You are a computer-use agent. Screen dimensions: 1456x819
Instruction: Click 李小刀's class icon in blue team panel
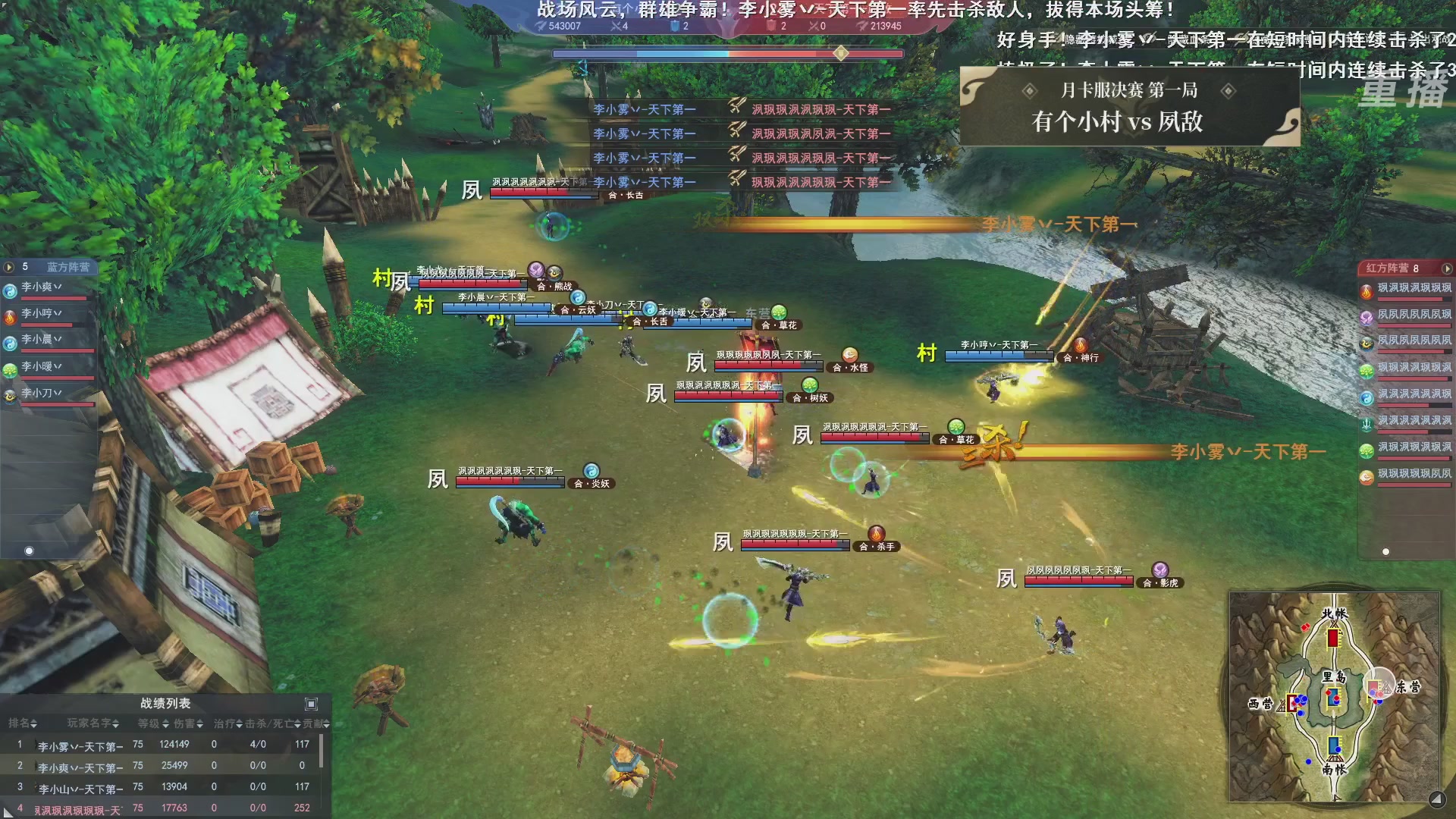9,395
